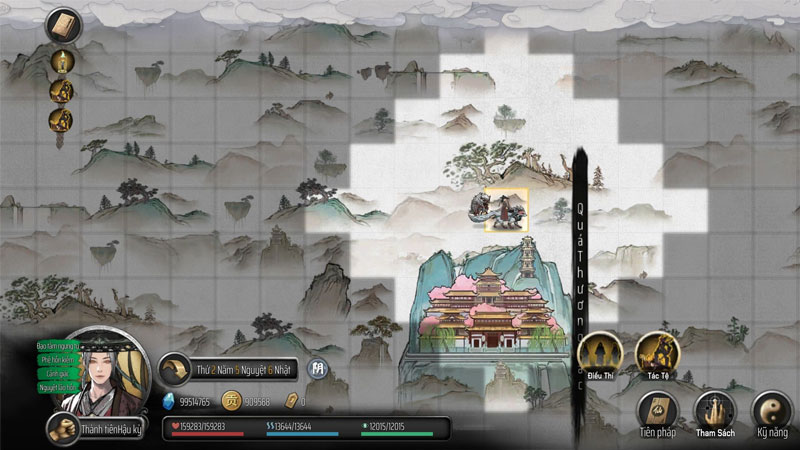
Task: Select the Nguyệt lão hồn status tag
Action: (56, 387)
